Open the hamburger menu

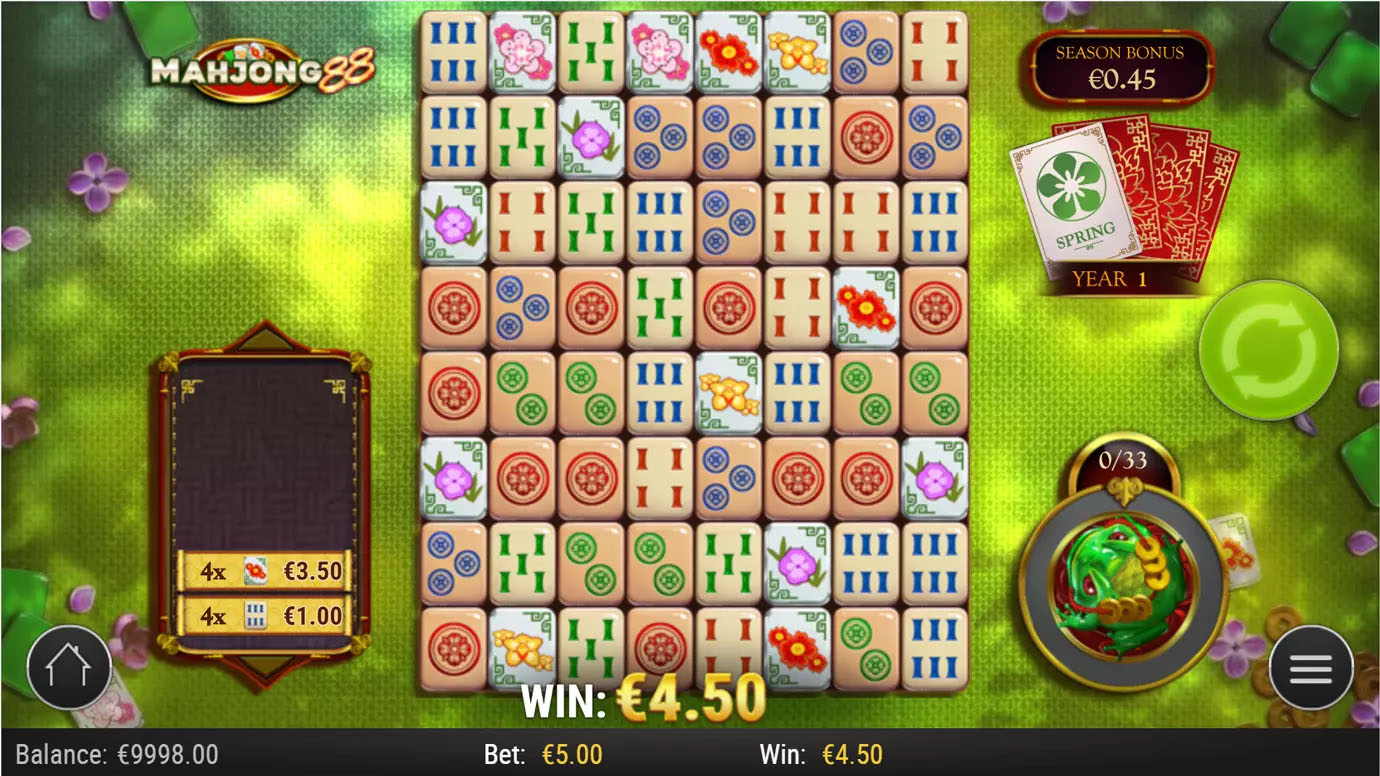tap(1311, 668)
